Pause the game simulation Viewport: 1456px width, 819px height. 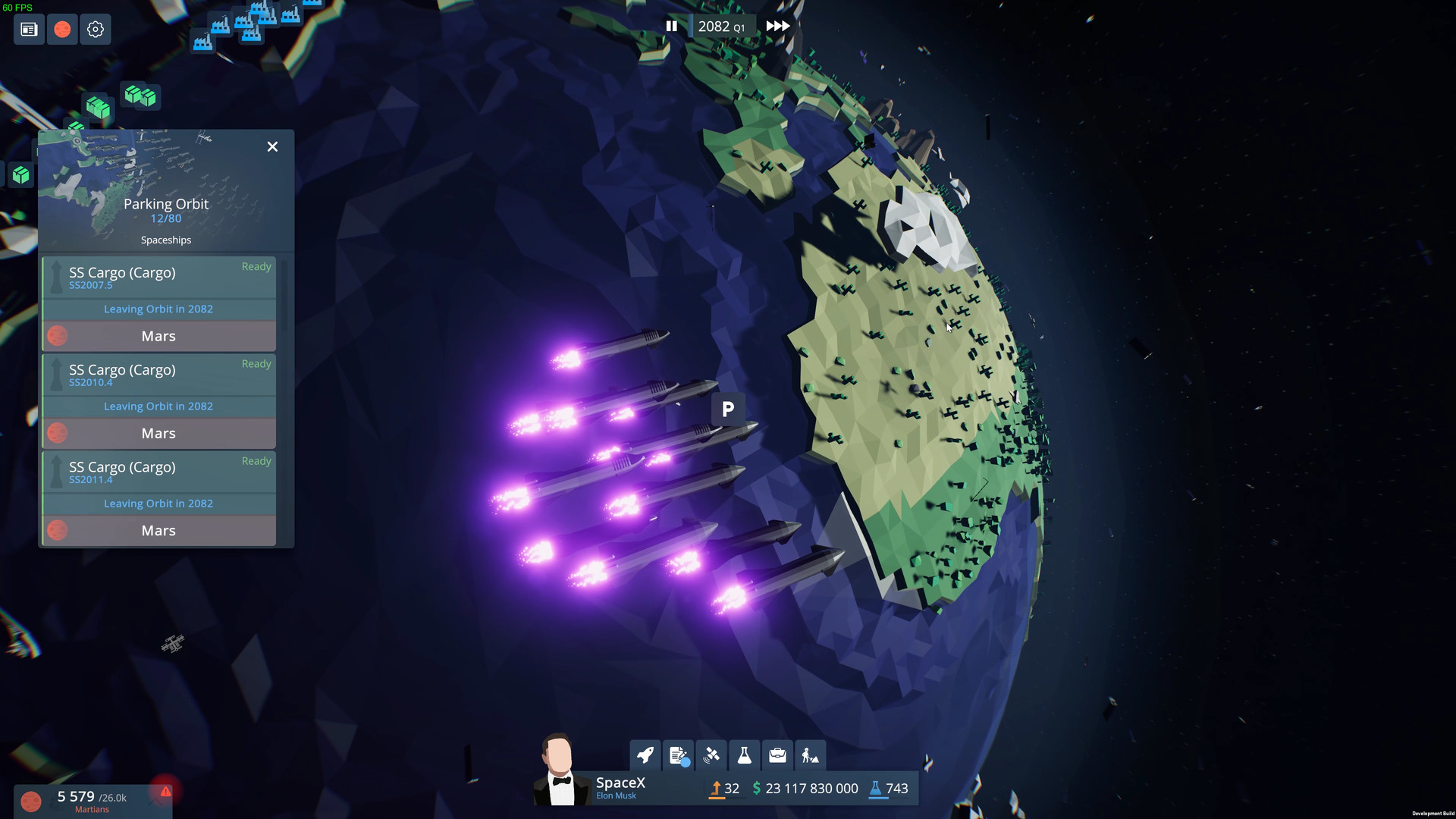(672, 25)
